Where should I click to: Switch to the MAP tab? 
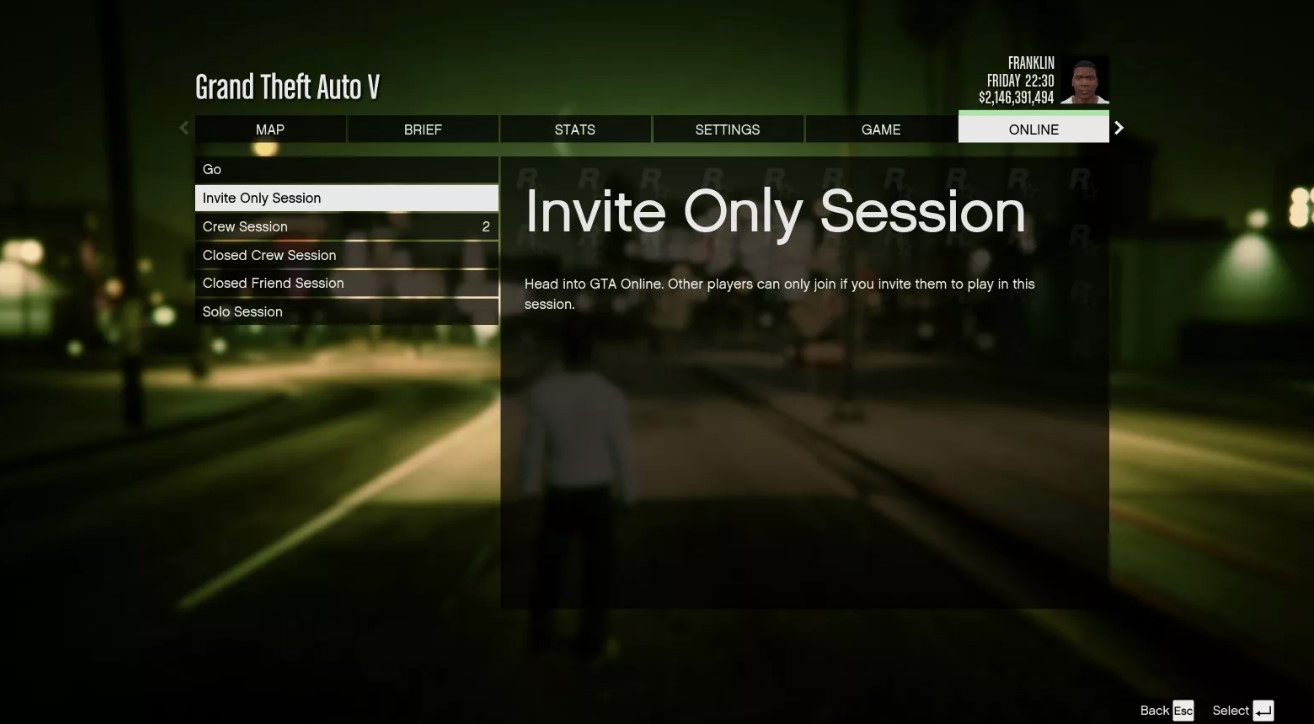(270, 129)
